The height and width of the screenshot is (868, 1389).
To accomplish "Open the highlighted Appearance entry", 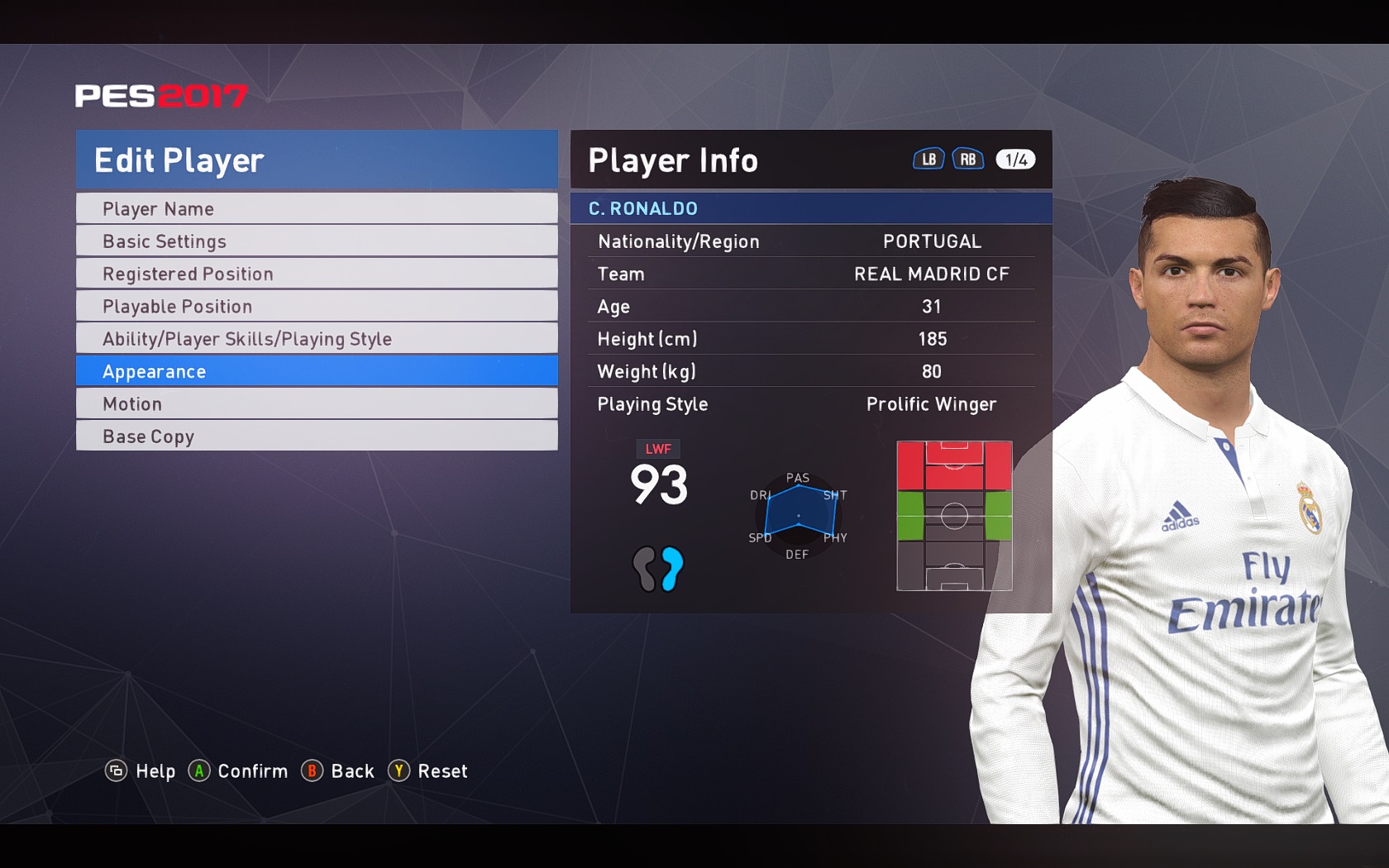I will (317, 372).
